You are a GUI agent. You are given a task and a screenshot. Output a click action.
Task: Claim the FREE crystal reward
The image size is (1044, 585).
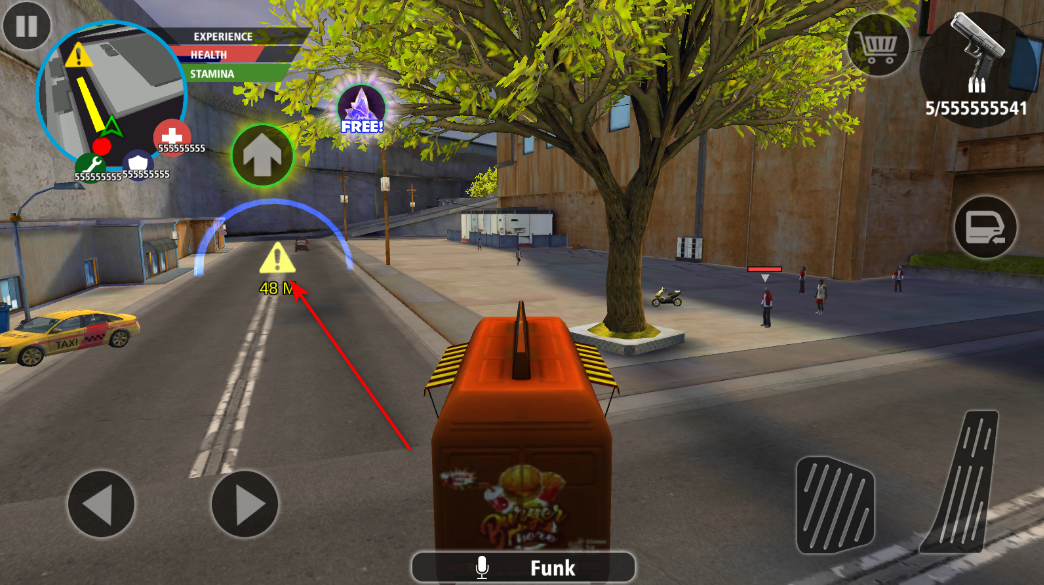(361, 109)
